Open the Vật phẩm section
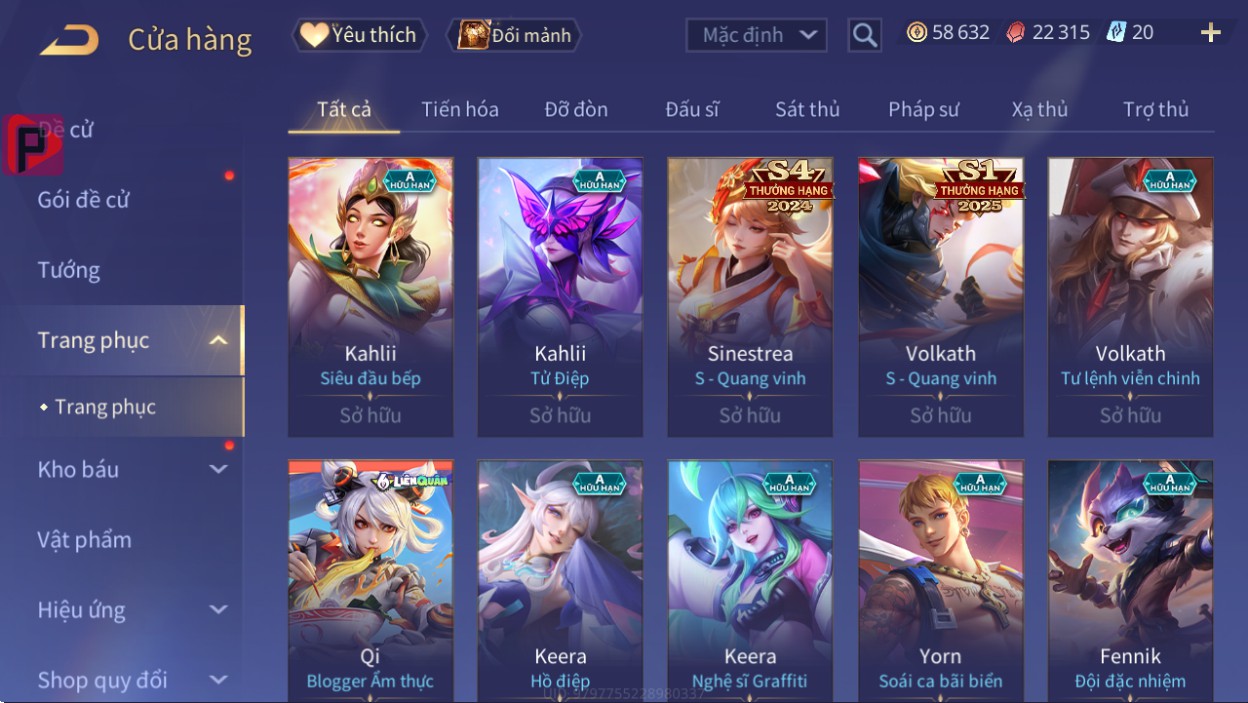Image resolution: width=1248 pixels, height=703 pixels. [x=85, y=540]
